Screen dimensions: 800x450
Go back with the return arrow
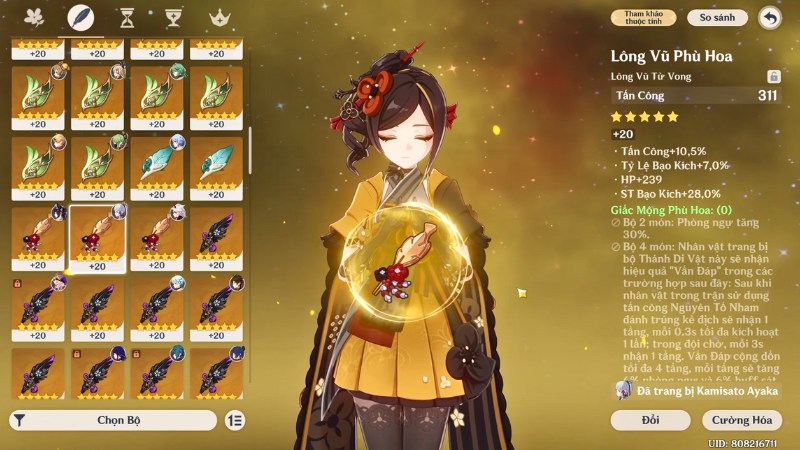click(x=769, y=17)
